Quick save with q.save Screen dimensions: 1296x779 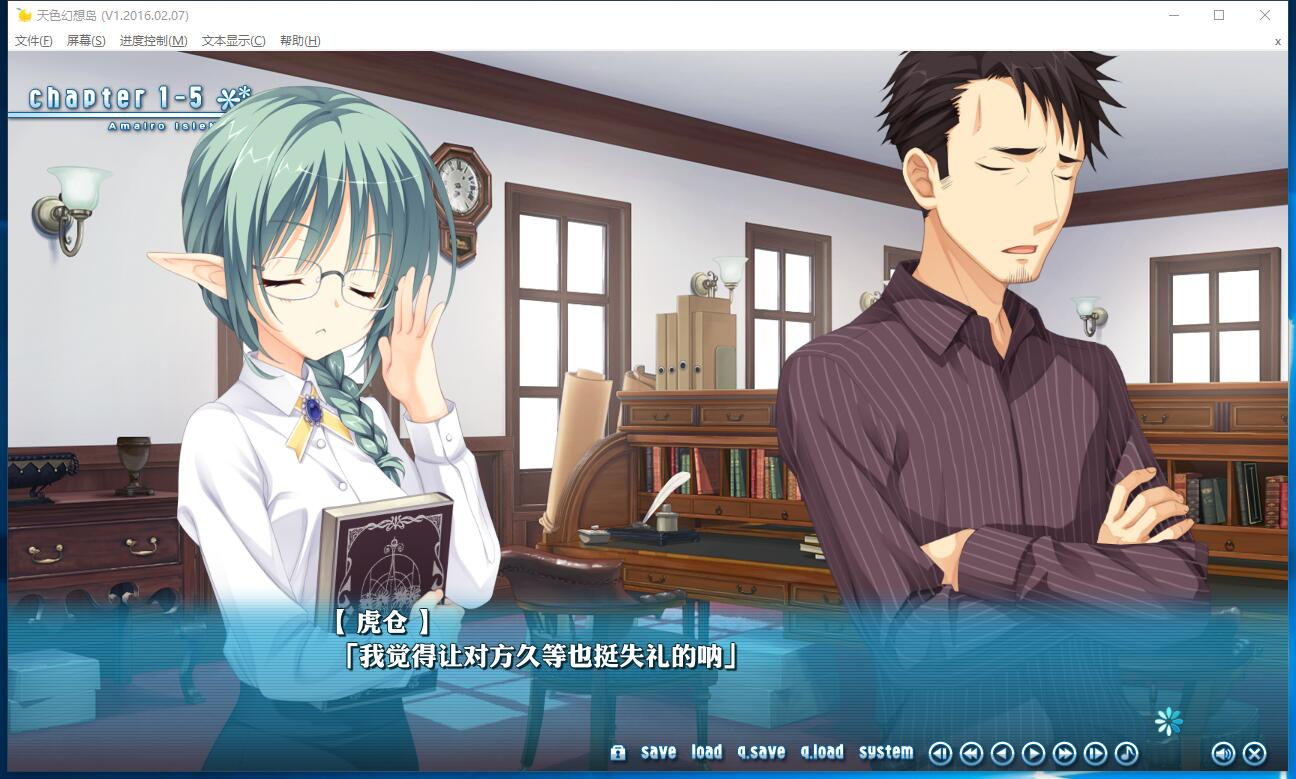tap(761, 752)
